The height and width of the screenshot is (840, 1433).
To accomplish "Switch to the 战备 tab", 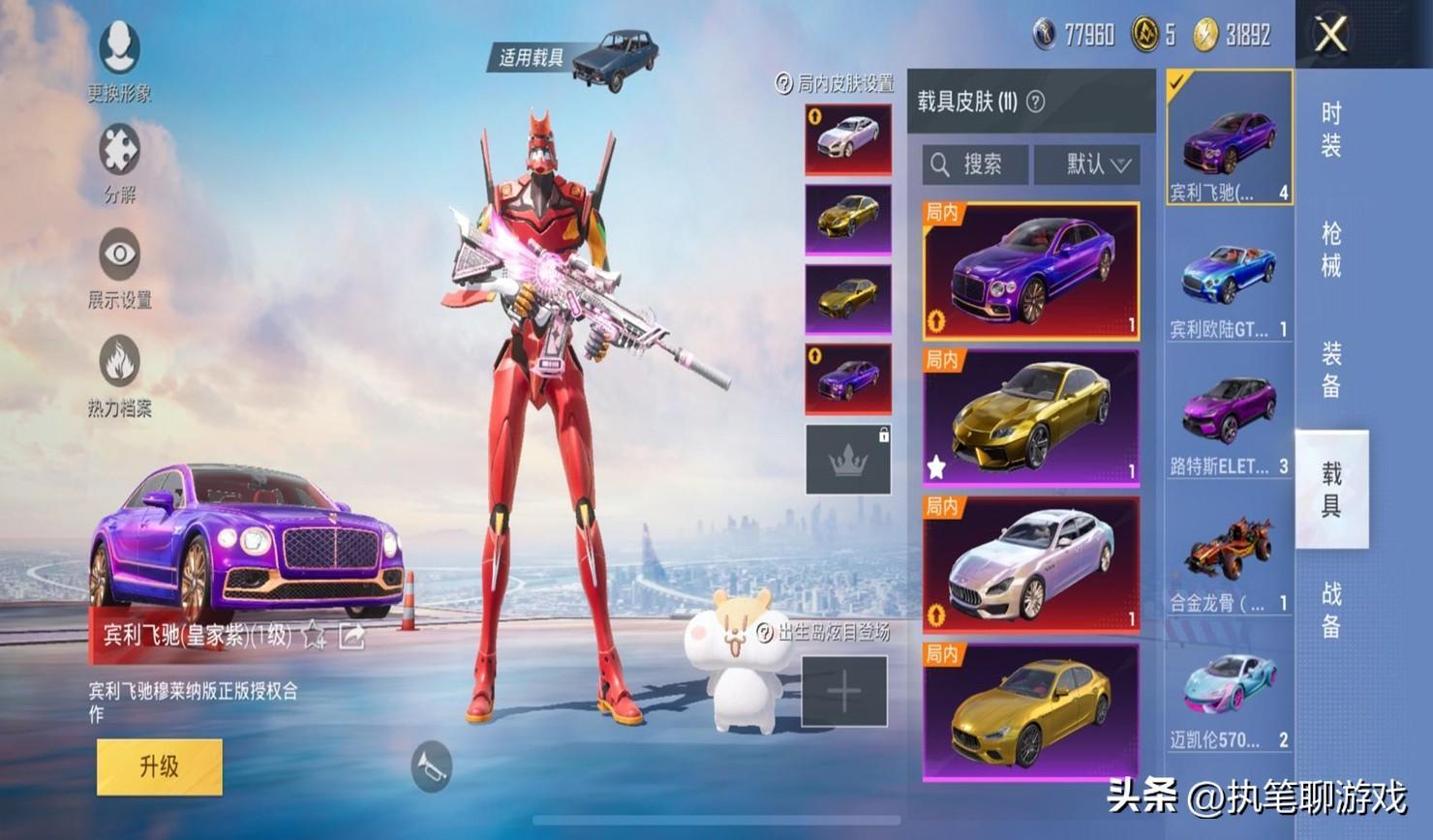I will [1331, 609].
